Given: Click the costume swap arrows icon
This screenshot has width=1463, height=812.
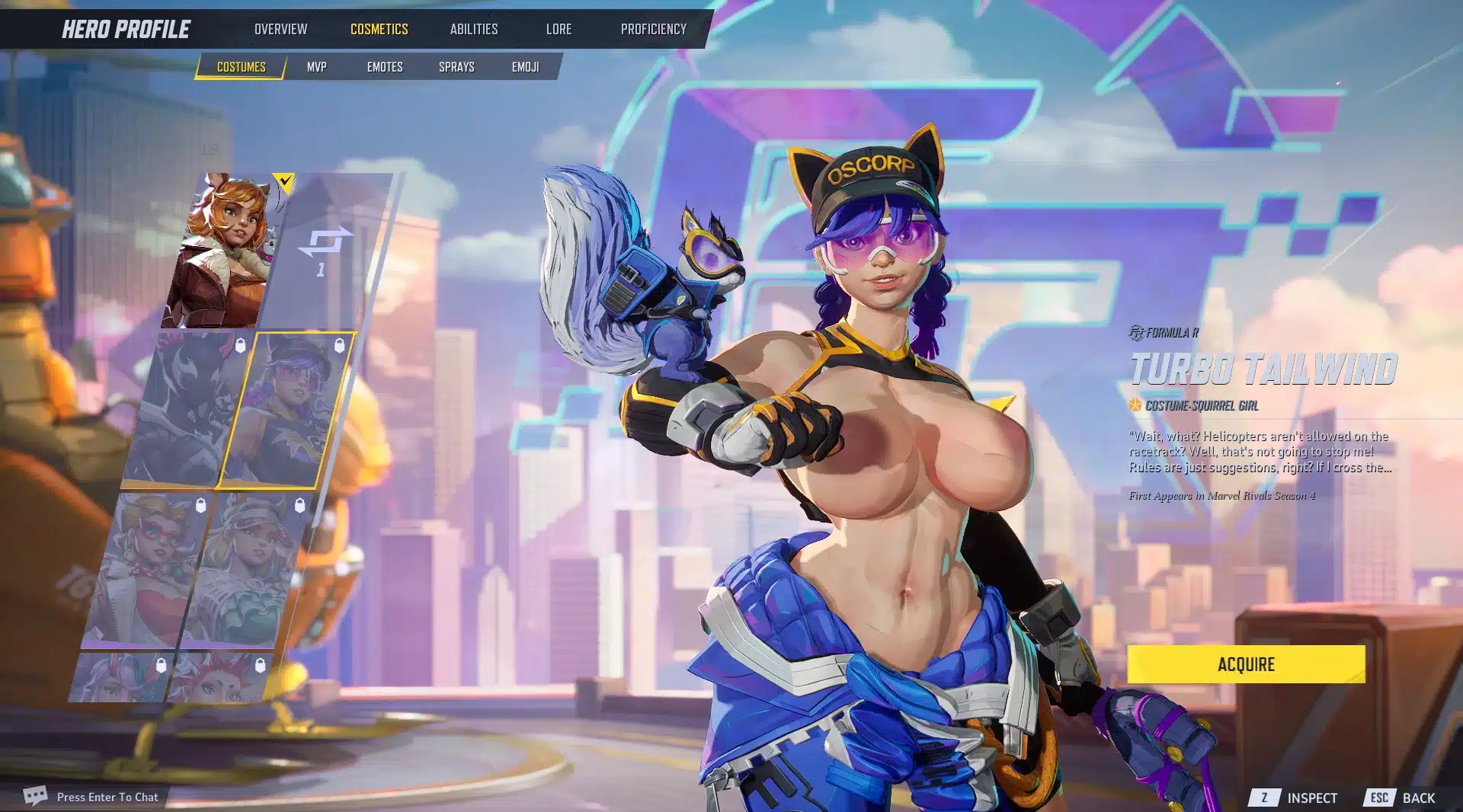Looking at the screenshot, I should (325, 242).
